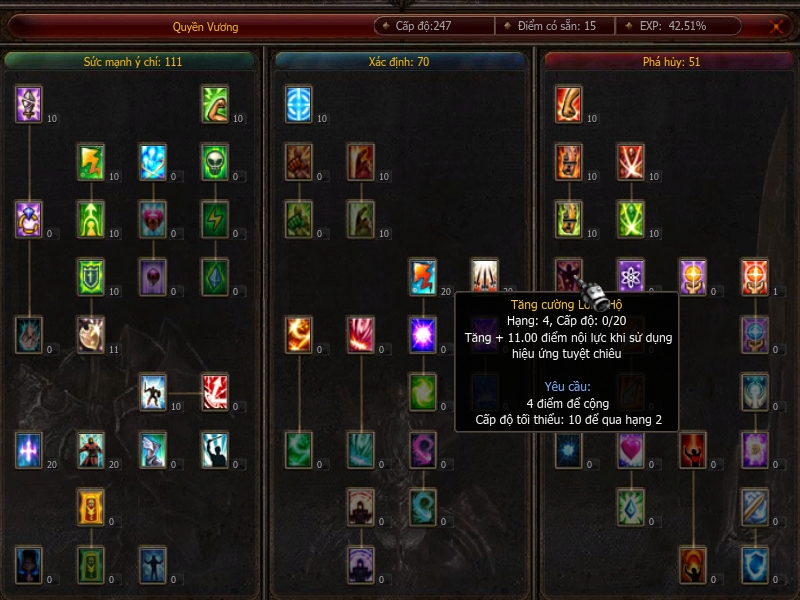Select the red claw slash skill
Image resolution: width=800 pixels, height=600 pixels.
point(215,392)
